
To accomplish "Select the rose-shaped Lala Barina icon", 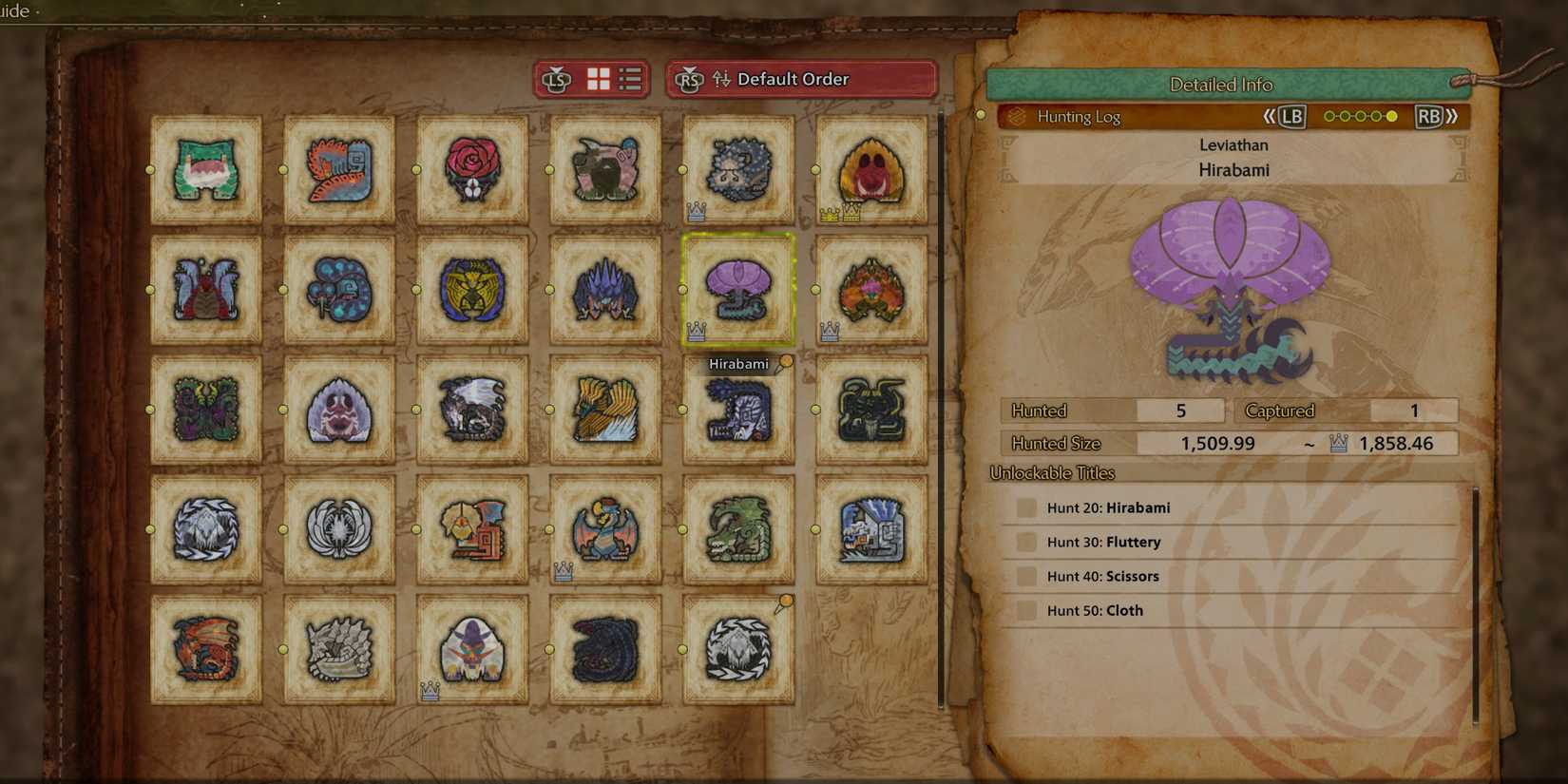I will 471,171.
